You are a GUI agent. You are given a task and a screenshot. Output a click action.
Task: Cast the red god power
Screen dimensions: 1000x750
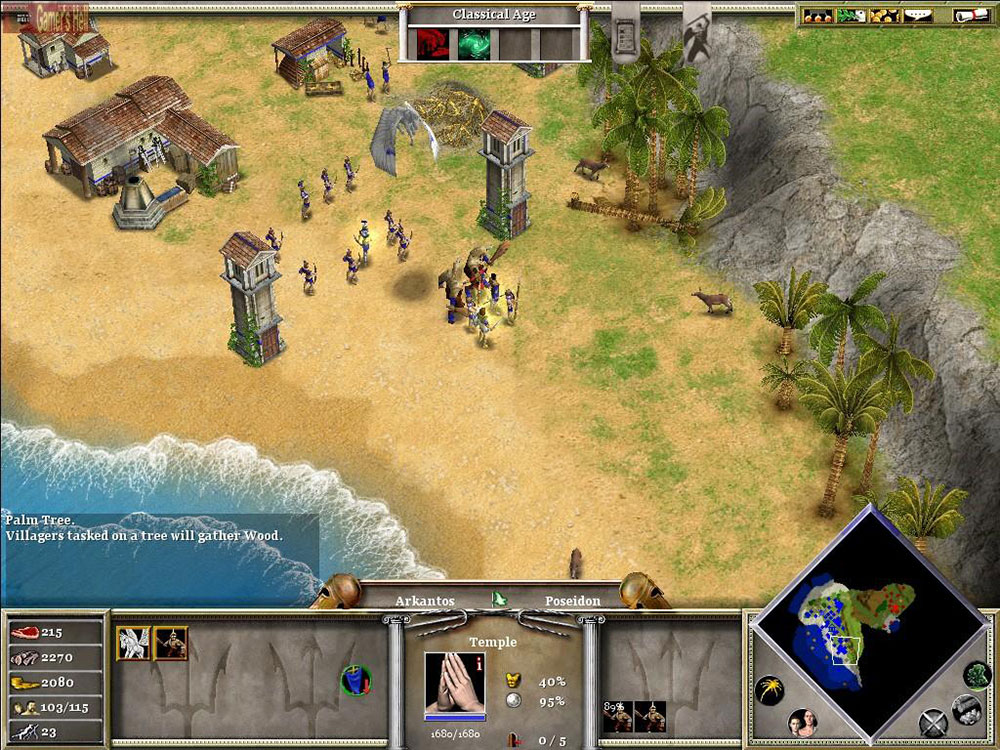(432, 43)
